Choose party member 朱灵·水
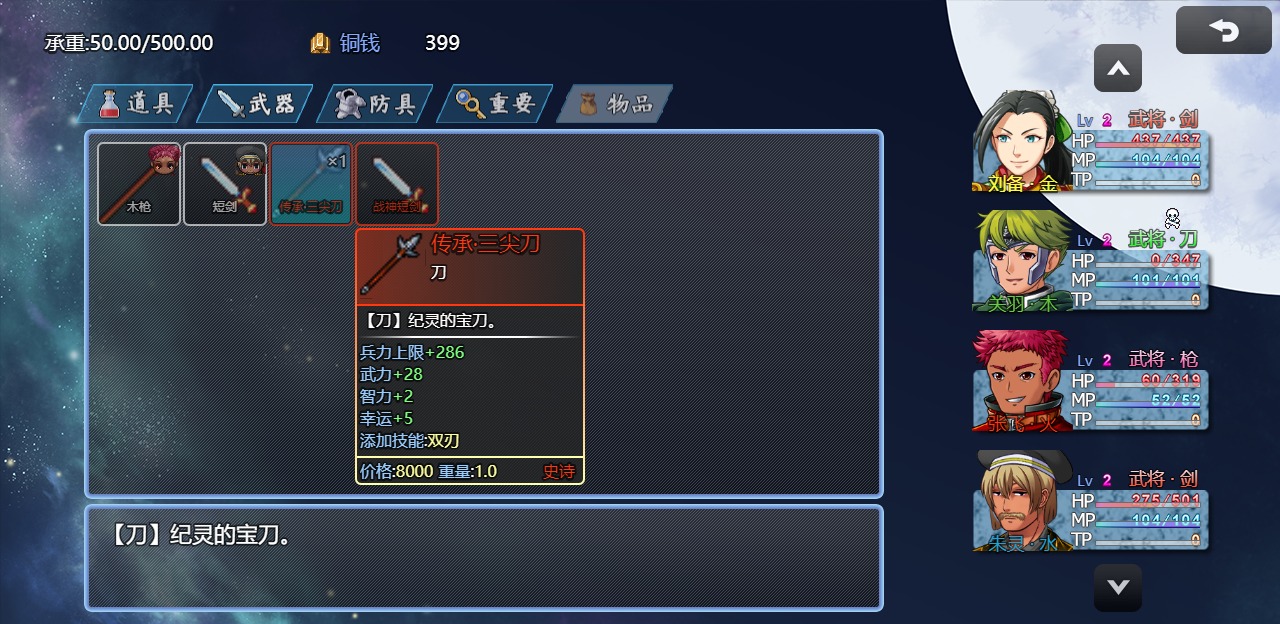Screen dimensions: 1280x624 pos(1090,501)
